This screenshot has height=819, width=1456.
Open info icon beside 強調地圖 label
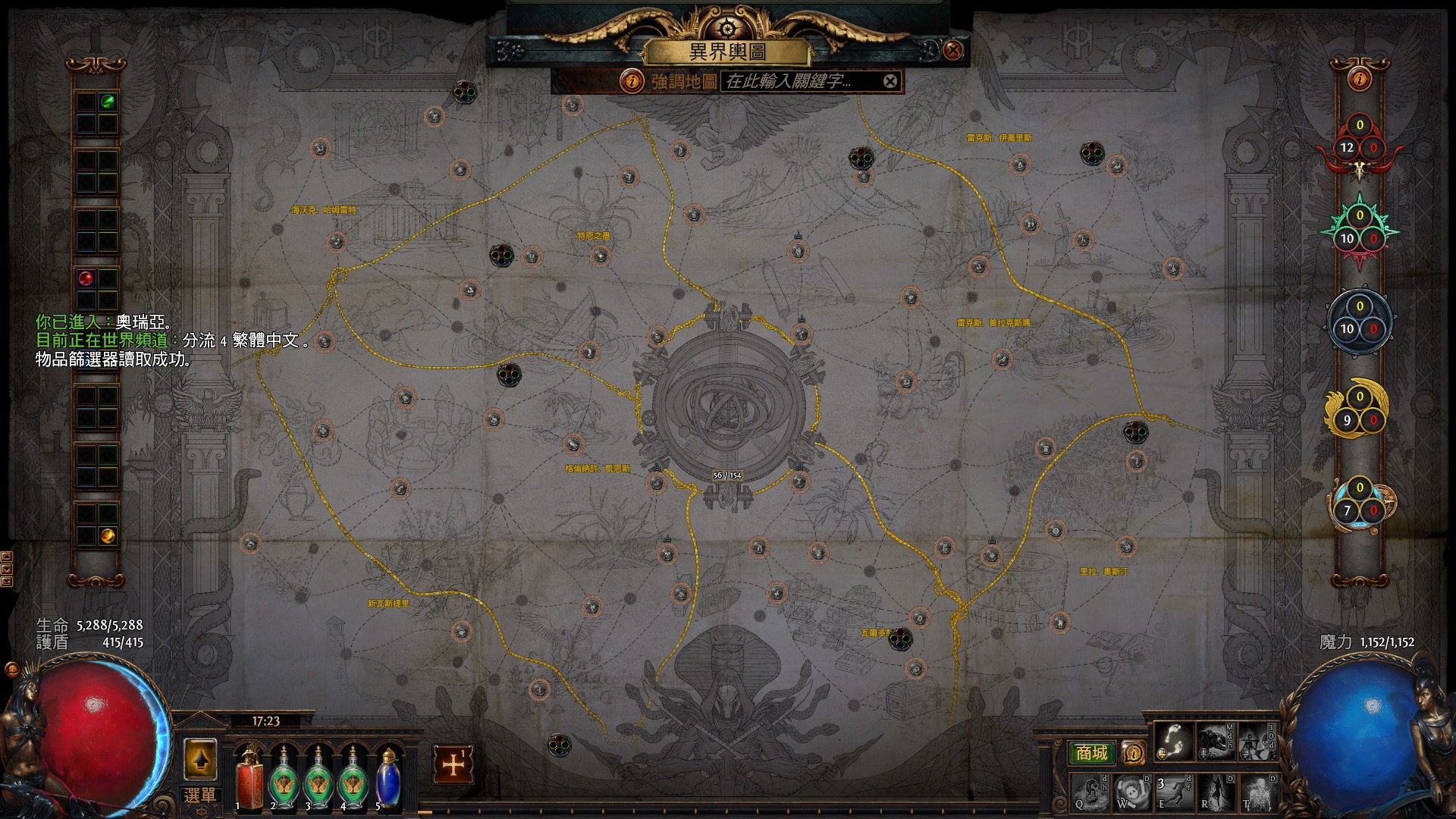tap(631, 81)
